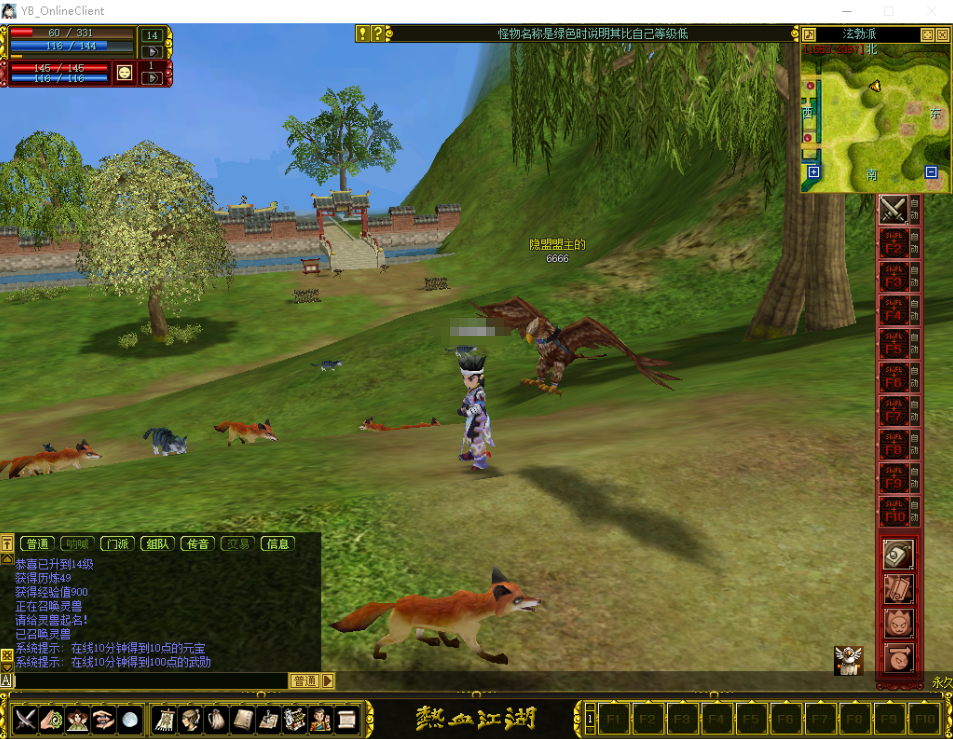953x739 pixels.
Task: Open the book icon in the bottom toolbar
Action: click(242, 718)
